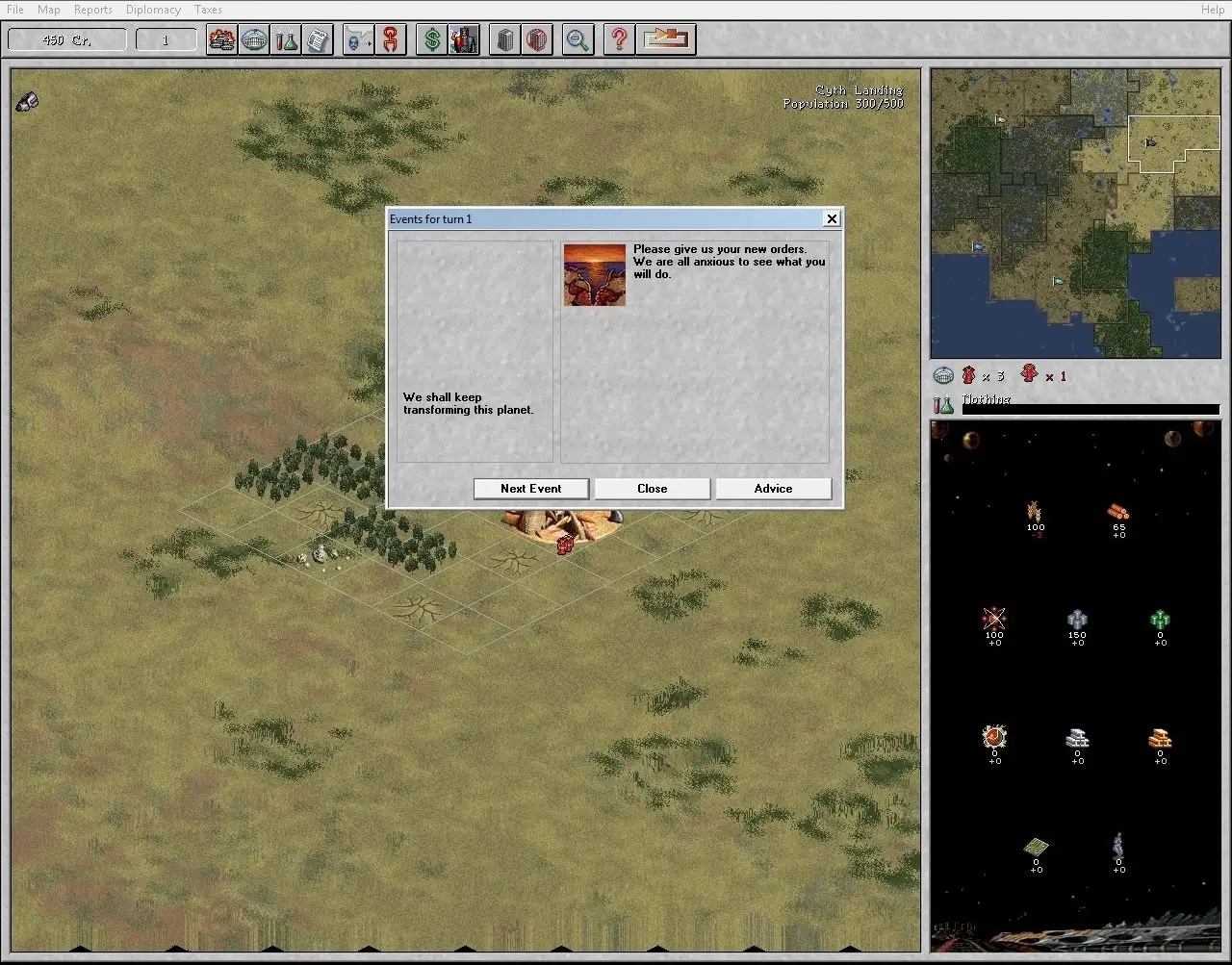Open the Map menu
This screenshot has width=1232, height=965.
(x=48, y=10)
